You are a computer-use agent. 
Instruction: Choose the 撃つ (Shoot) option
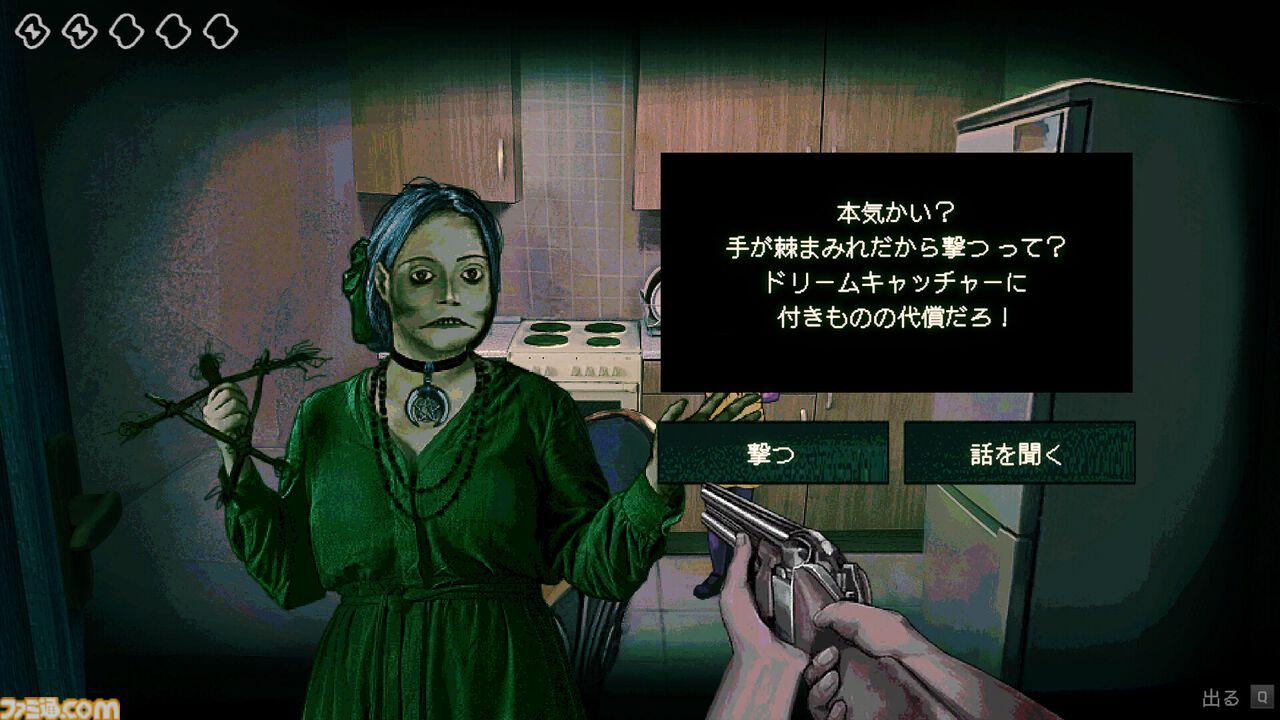point(772,451)
